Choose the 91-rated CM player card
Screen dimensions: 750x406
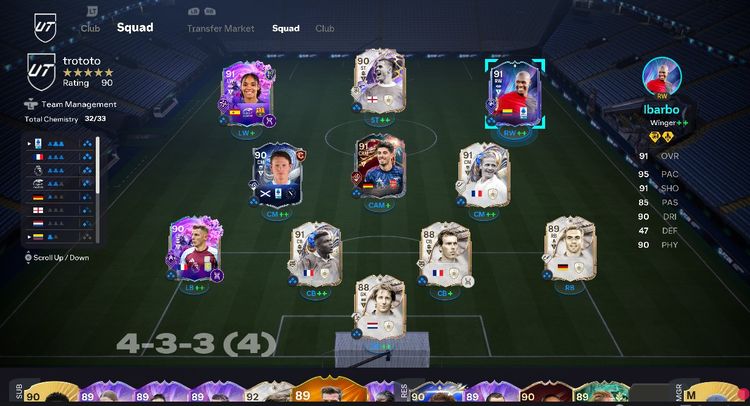click(x=483, y=176)
